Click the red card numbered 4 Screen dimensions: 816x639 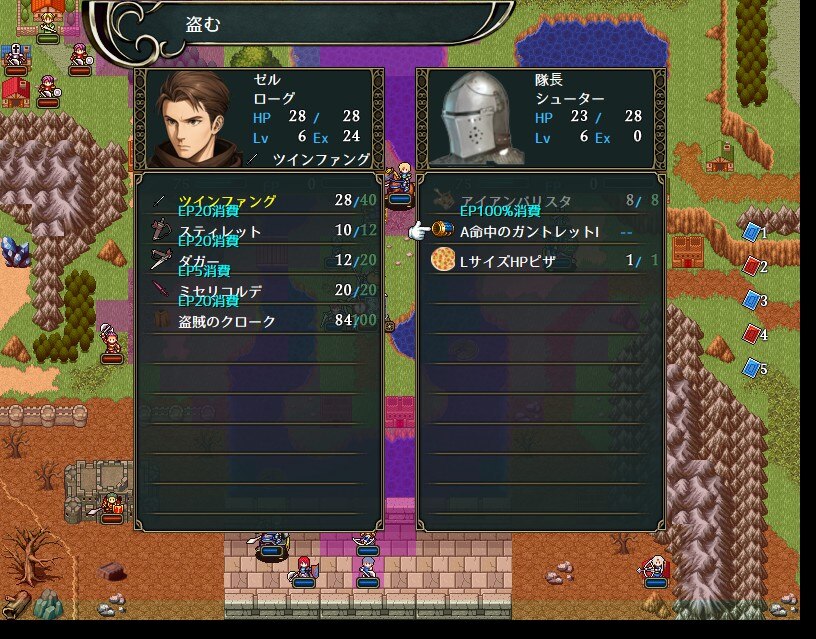[752, 334]
